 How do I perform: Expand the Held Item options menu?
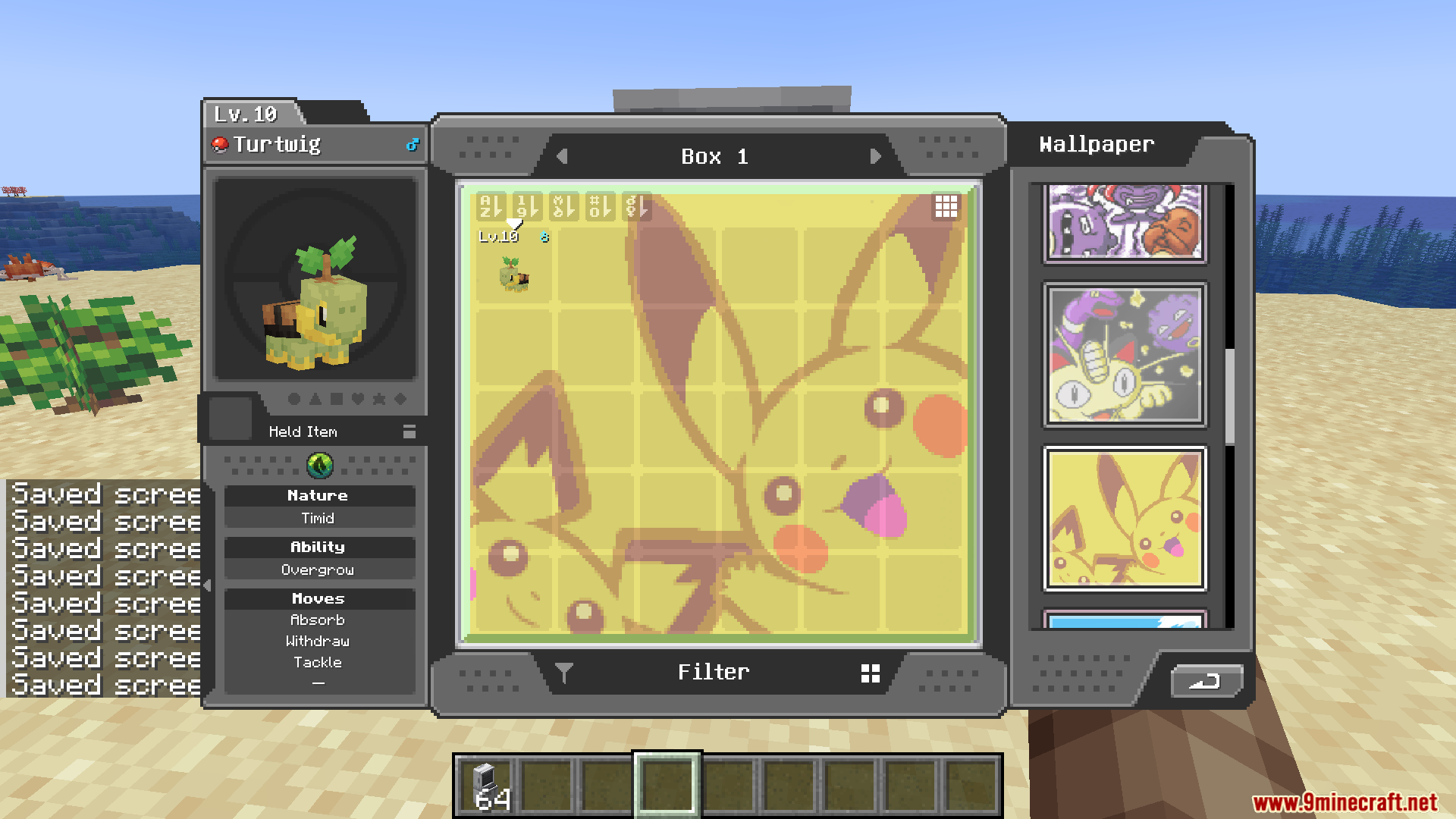point(409,431)
